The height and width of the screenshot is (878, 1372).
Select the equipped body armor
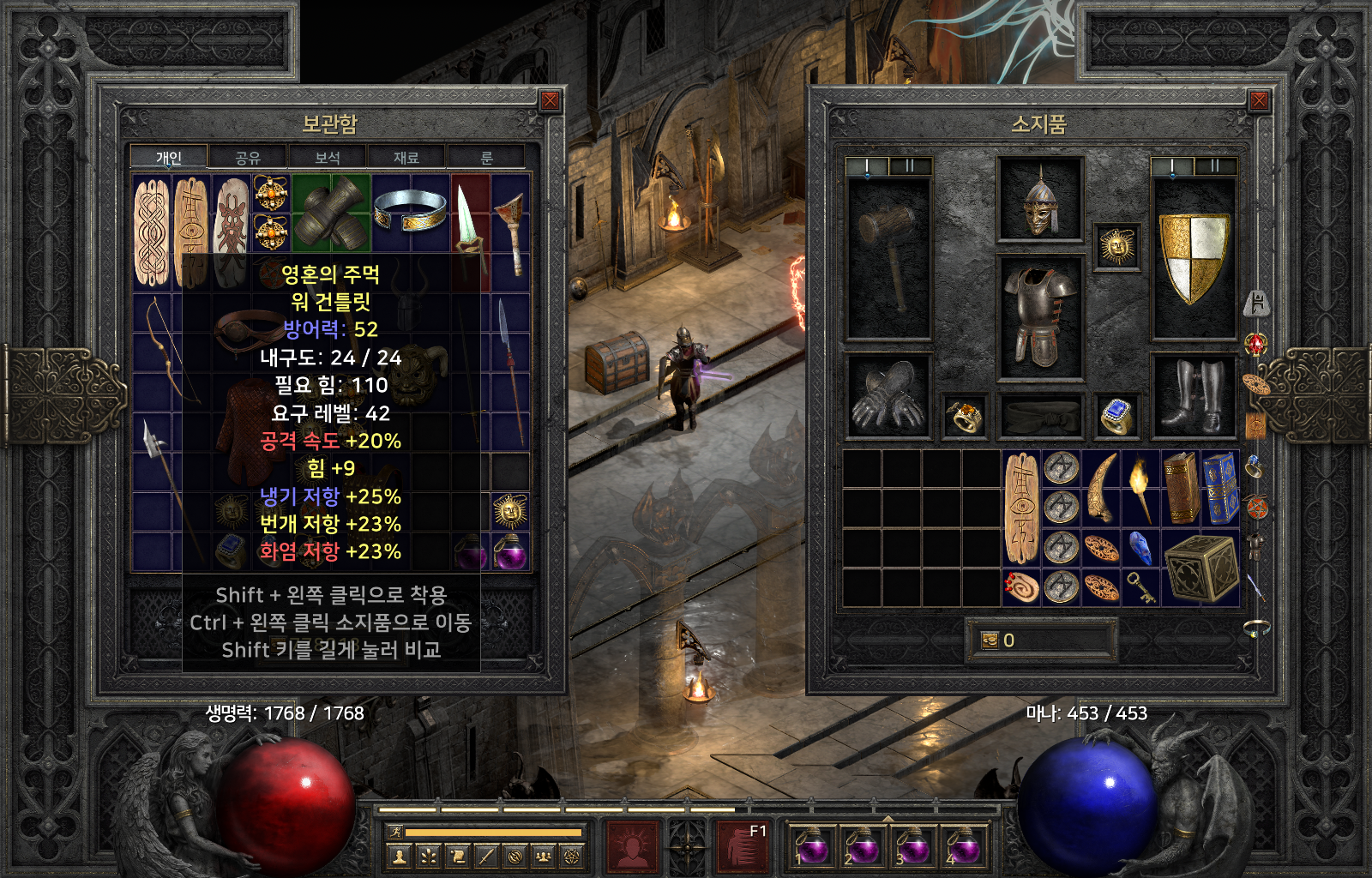pyautogui.click(x=1039, y=317)
